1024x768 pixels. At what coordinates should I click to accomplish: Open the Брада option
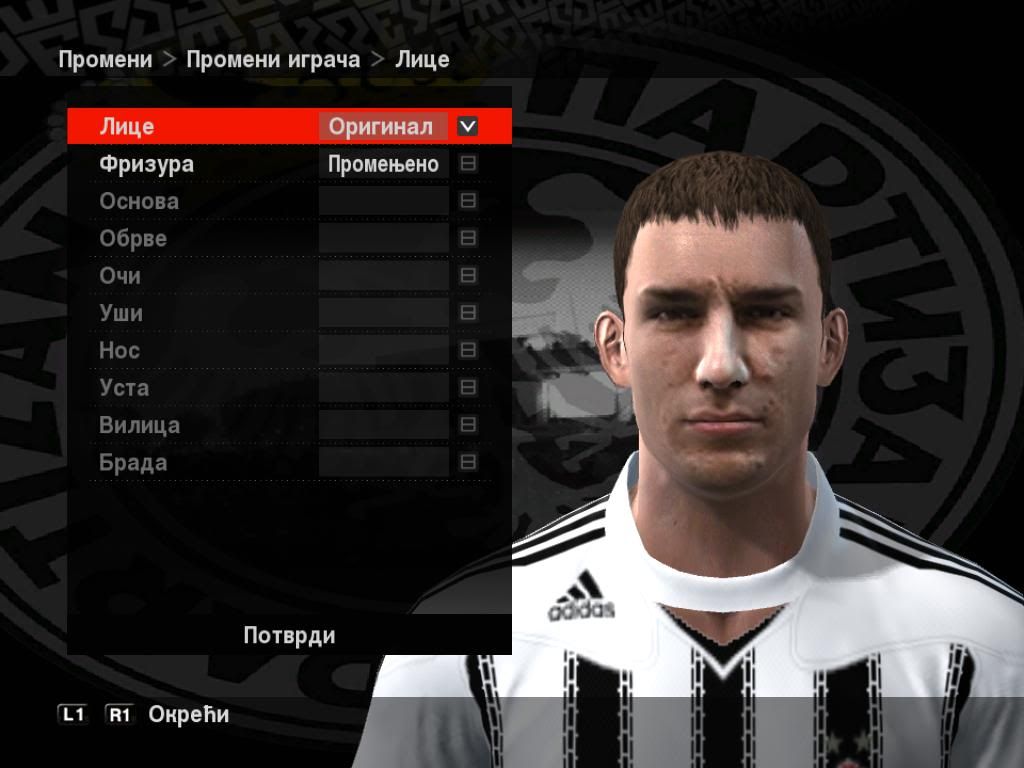pyautogui.click(x=133, y=463)
